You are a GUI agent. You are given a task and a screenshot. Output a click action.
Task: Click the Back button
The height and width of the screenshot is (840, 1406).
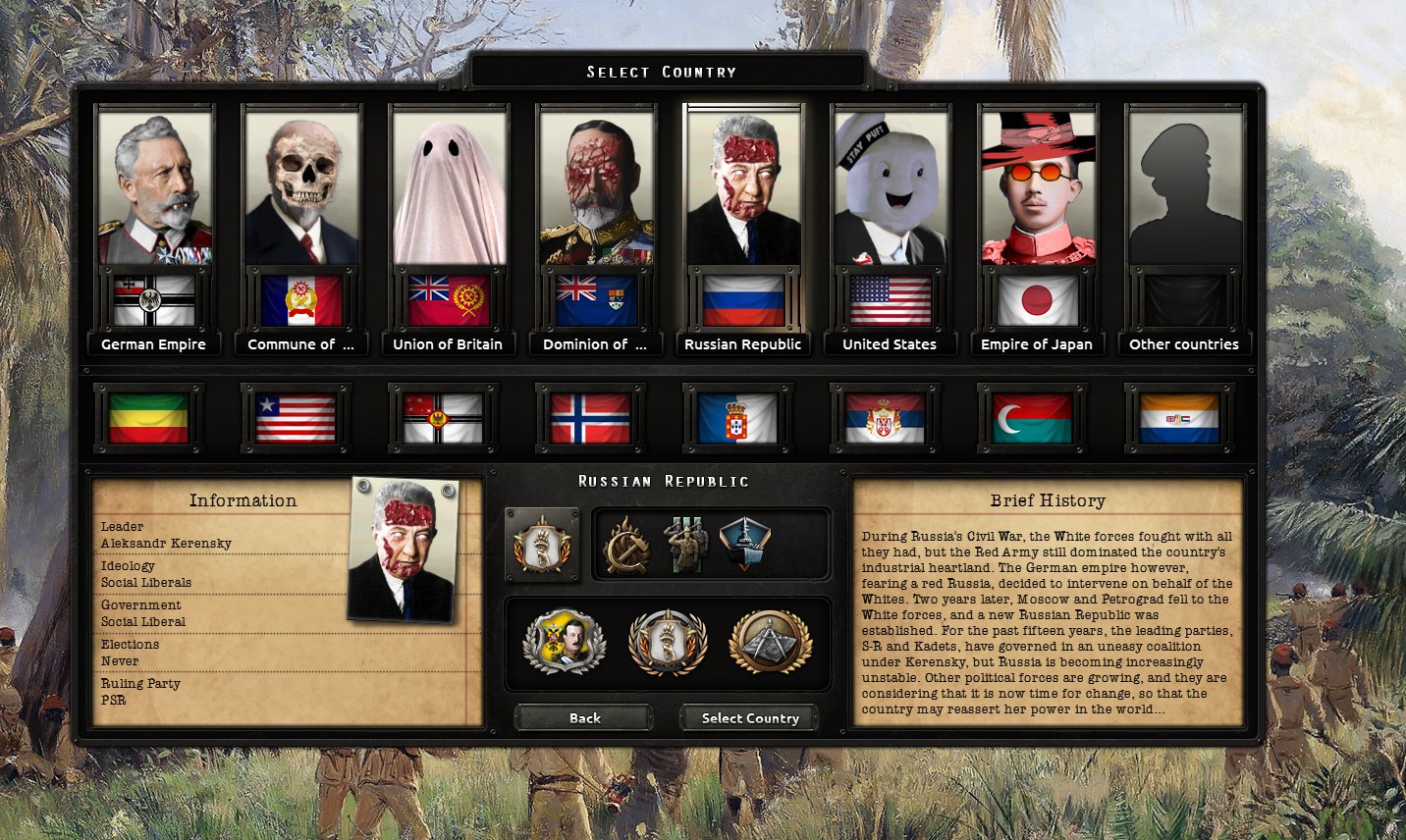(x=584, y=718)
